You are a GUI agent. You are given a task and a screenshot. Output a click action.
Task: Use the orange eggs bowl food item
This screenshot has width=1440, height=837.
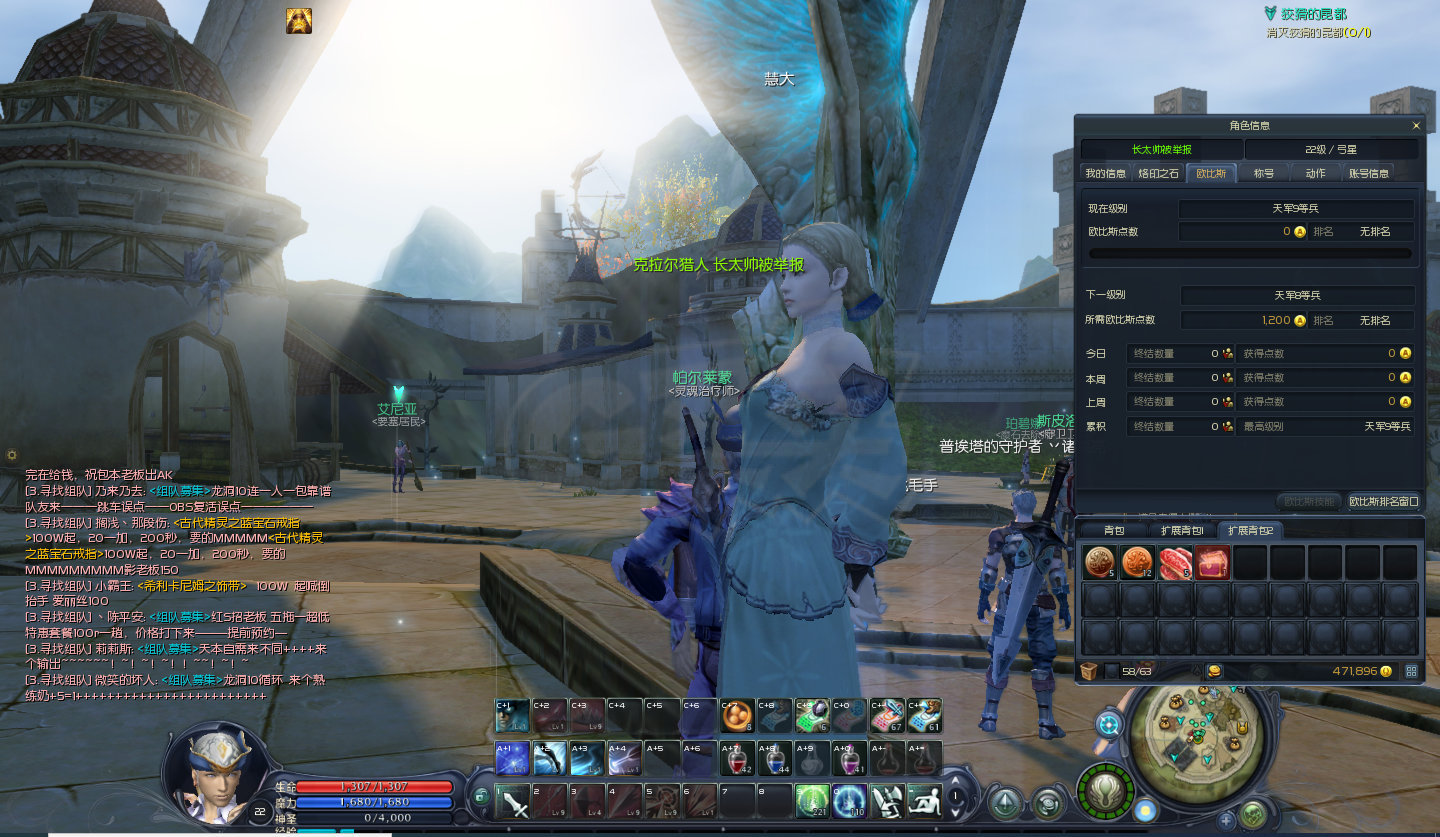(x=738, y=716)
